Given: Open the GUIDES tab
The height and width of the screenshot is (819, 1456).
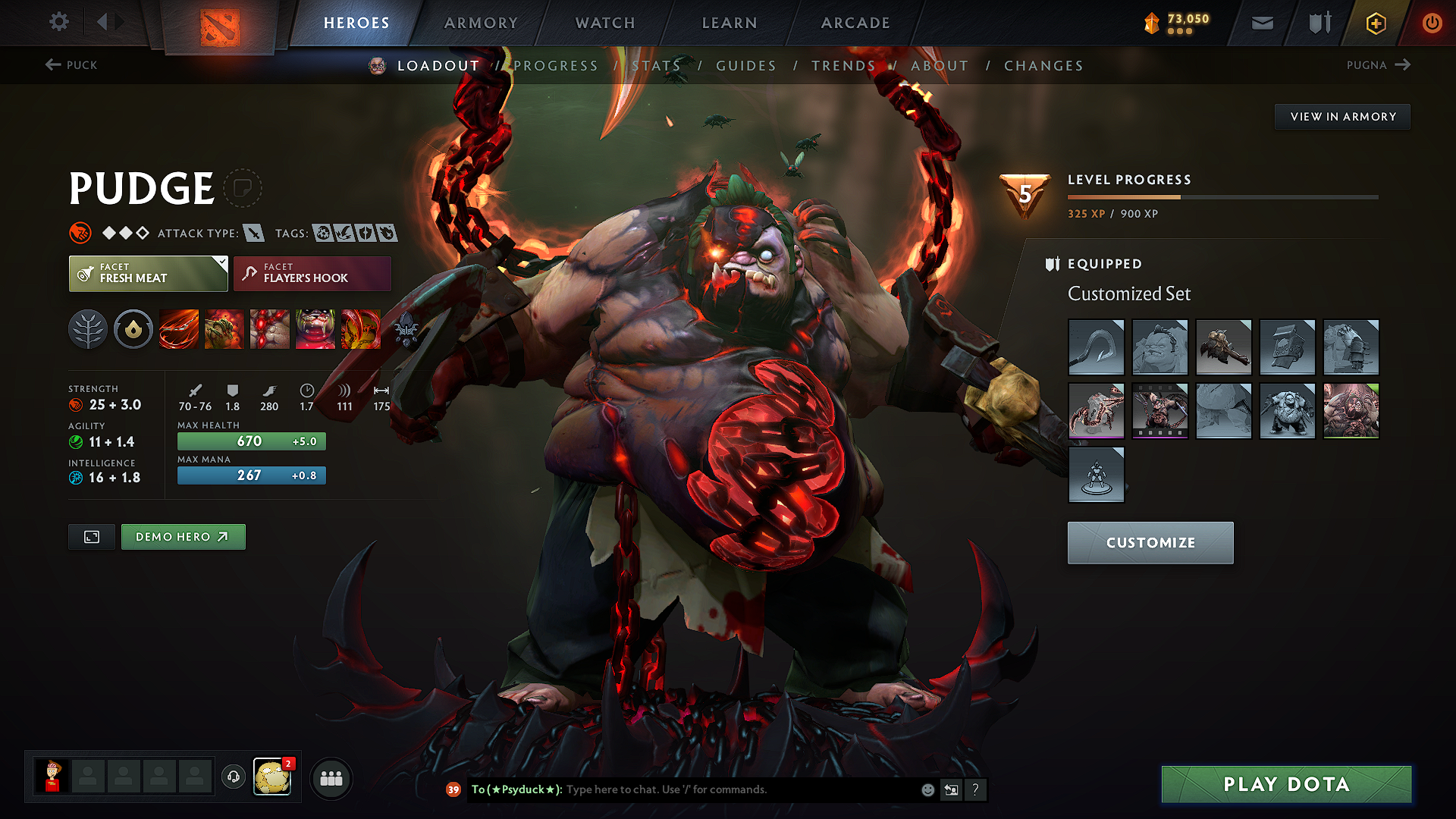Looking at the screenshot, I should (x=745, y=66).
